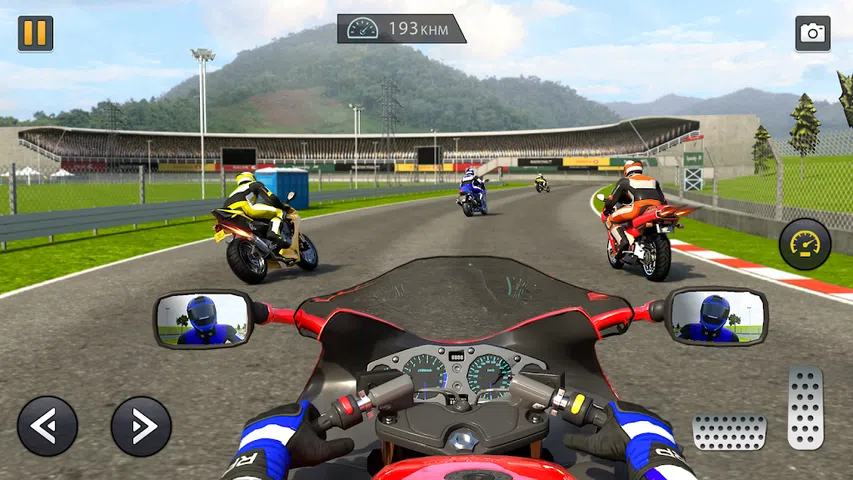Activate the speedometer boost button

(805, 244)
